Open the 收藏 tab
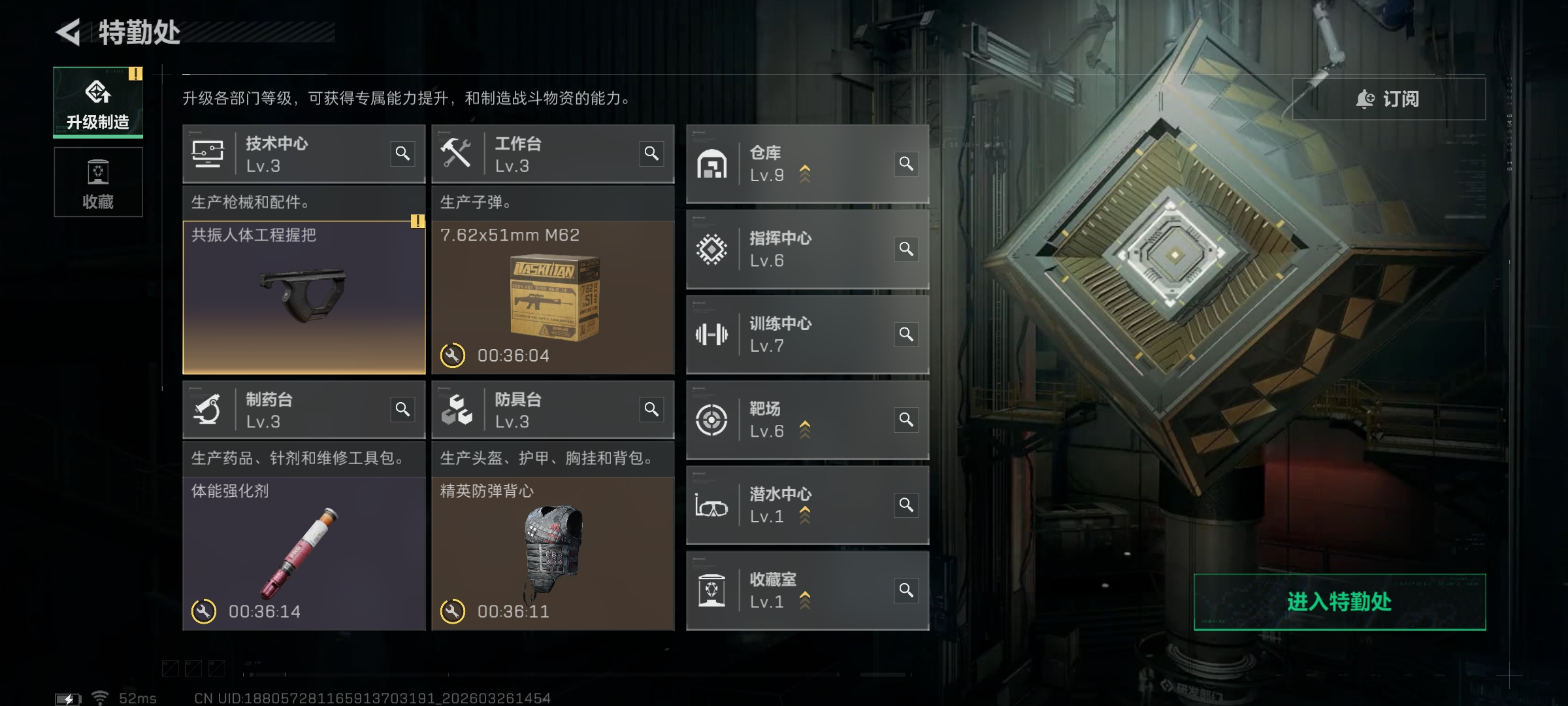Image resolution: width=1568 pixels, height=706 pixels. (x=98, y=182)
